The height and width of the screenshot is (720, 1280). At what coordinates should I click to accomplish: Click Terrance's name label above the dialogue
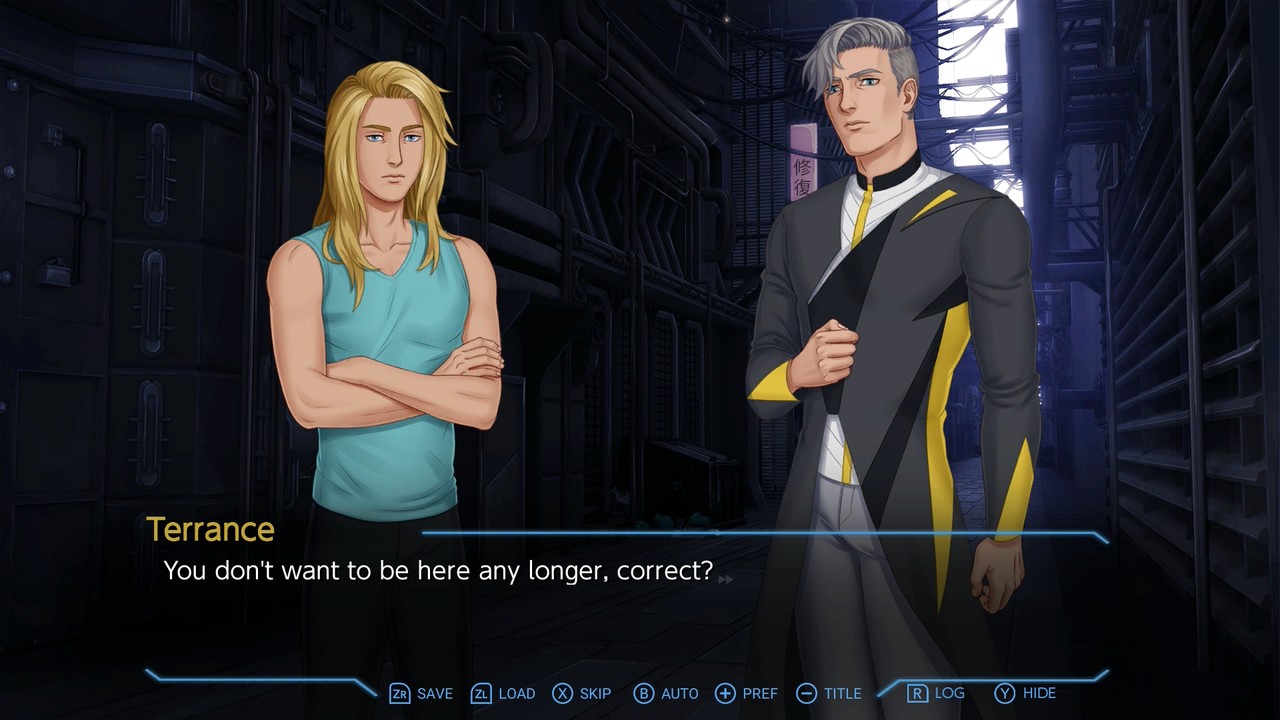point(210,530)
